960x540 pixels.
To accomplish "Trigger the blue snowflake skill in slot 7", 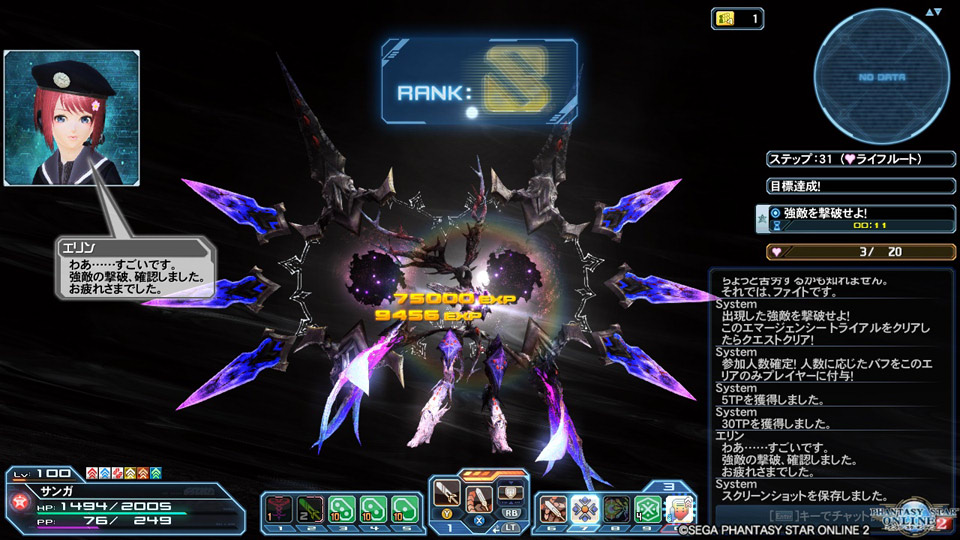I will coord(585,509).
